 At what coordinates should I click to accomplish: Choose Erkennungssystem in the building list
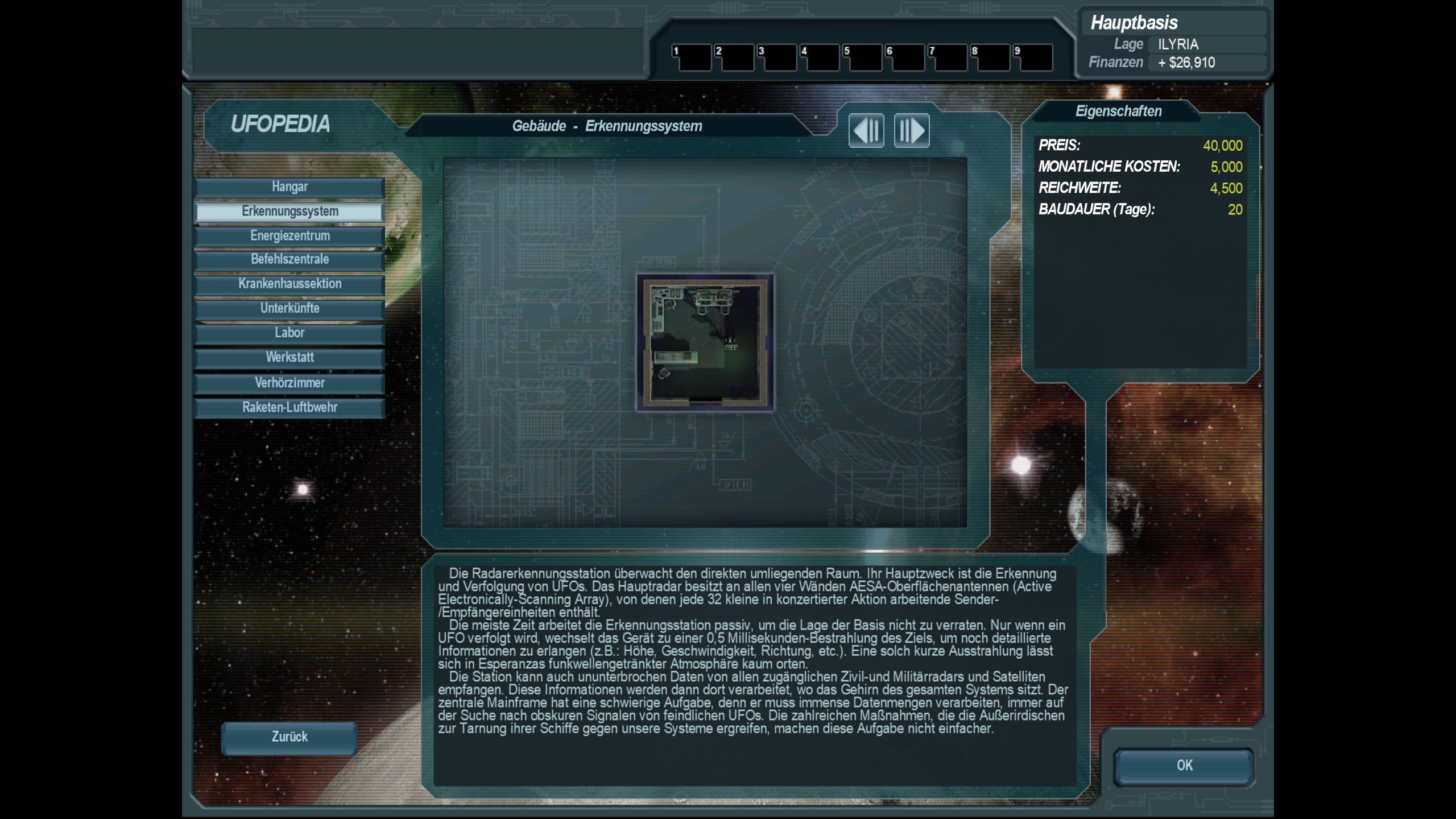click(289, 212)
